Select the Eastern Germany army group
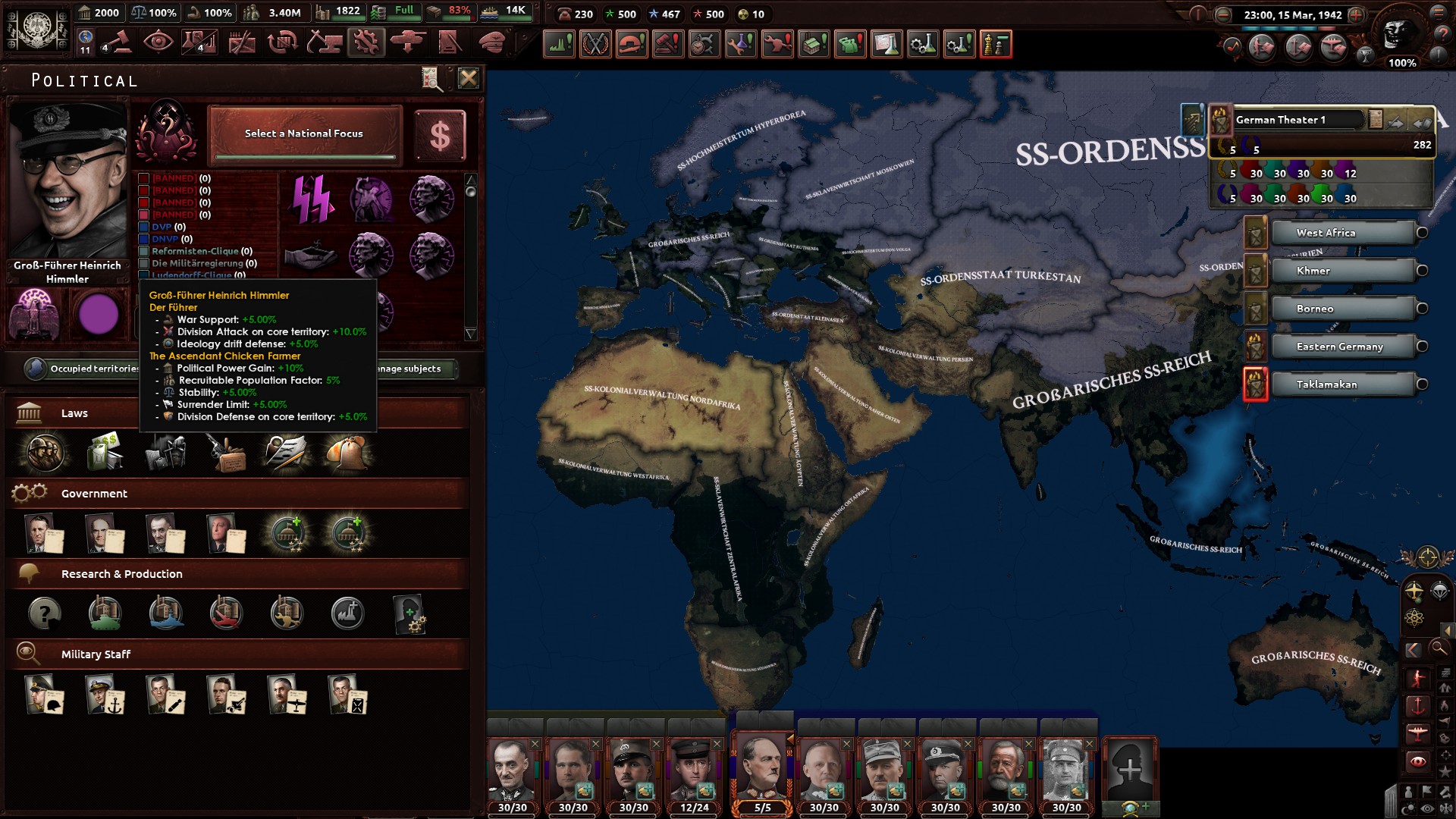Viewport: 1456px width, 819px height. coord(1342,347)
